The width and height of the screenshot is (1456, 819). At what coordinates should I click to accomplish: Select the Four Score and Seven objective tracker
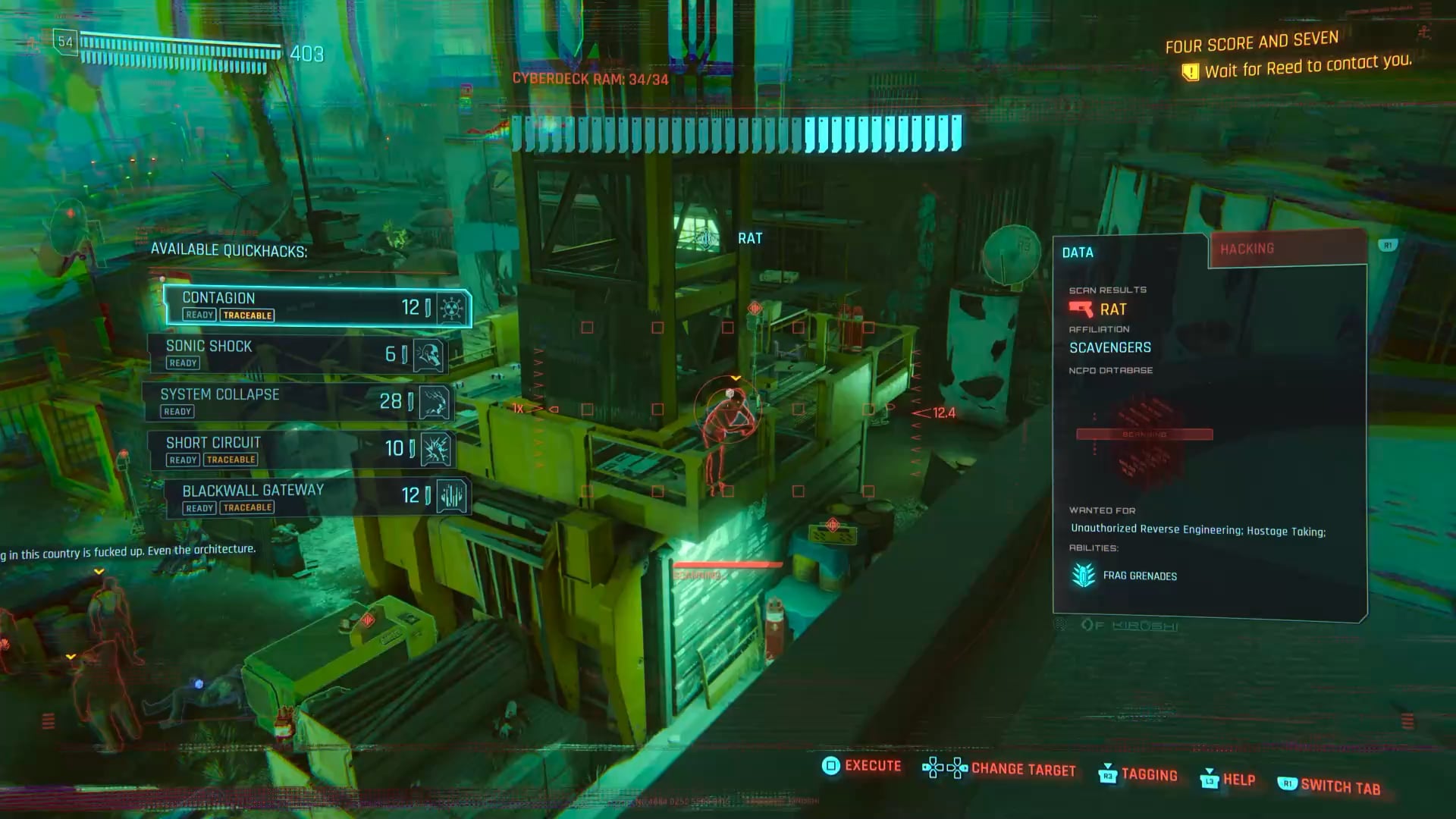1251,43
